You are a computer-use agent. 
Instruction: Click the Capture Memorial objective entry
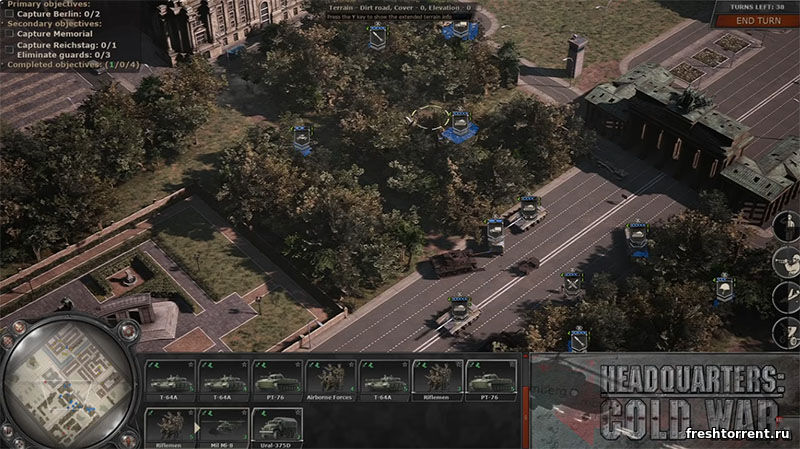50,33
